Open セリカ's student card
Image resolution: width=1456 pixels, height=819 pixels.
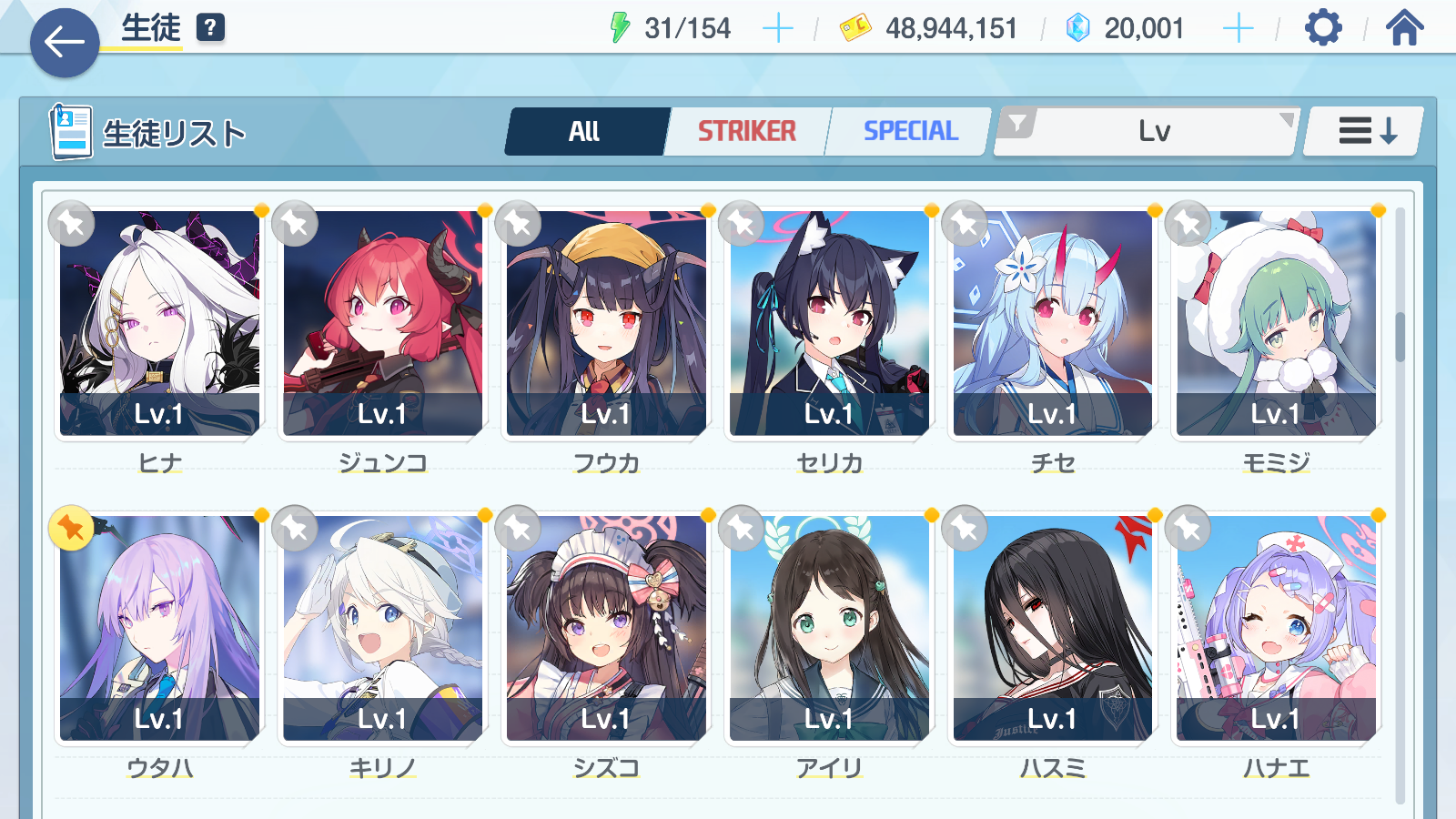(x=829, y=323)
